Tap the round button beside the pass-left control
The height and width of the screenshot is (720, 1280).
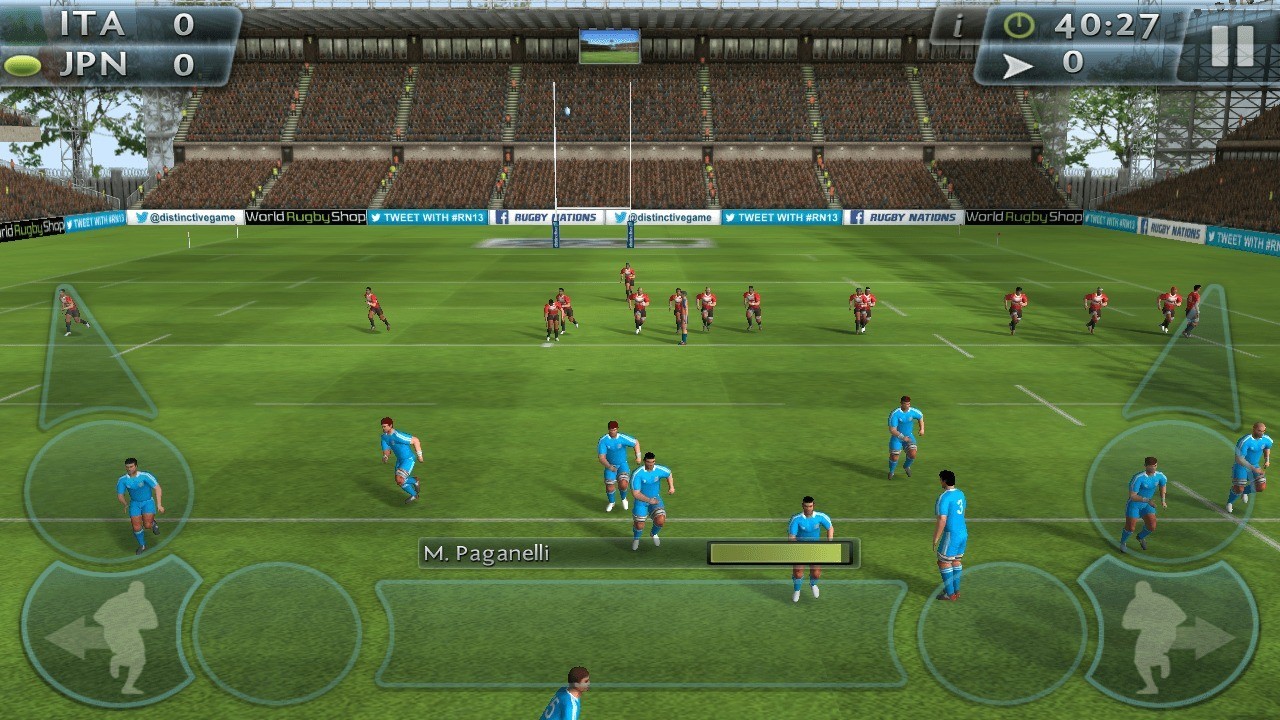click(x=277, y=633)
